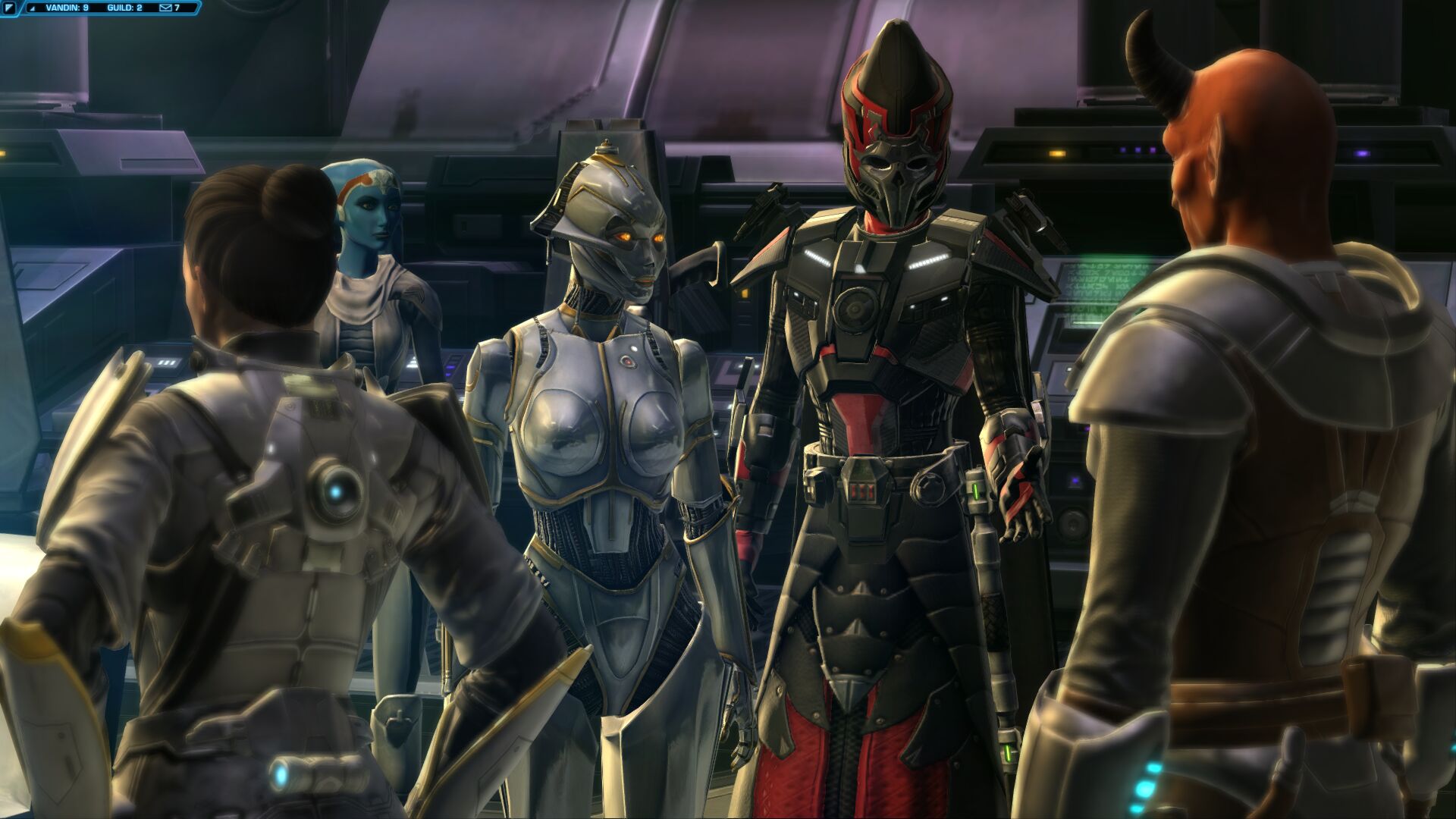Image resolution: width=1456 pixels, height=819 pixels.
Task: Open the mail envelope icon
Action: tap(166, 8)
